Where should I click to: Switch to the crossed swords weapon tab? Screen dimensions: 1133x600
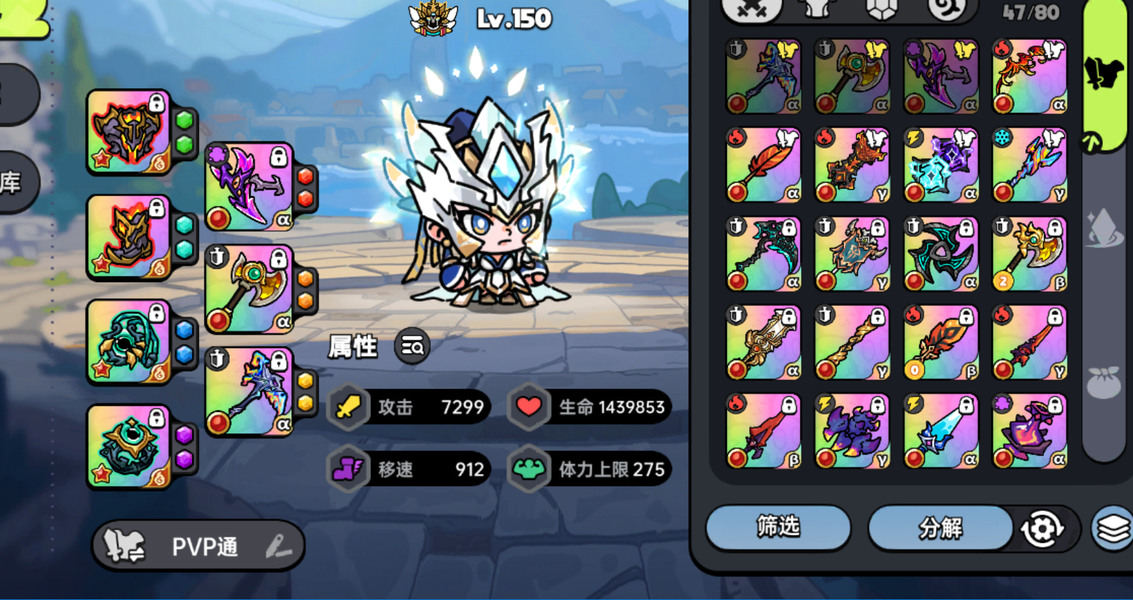752,8
